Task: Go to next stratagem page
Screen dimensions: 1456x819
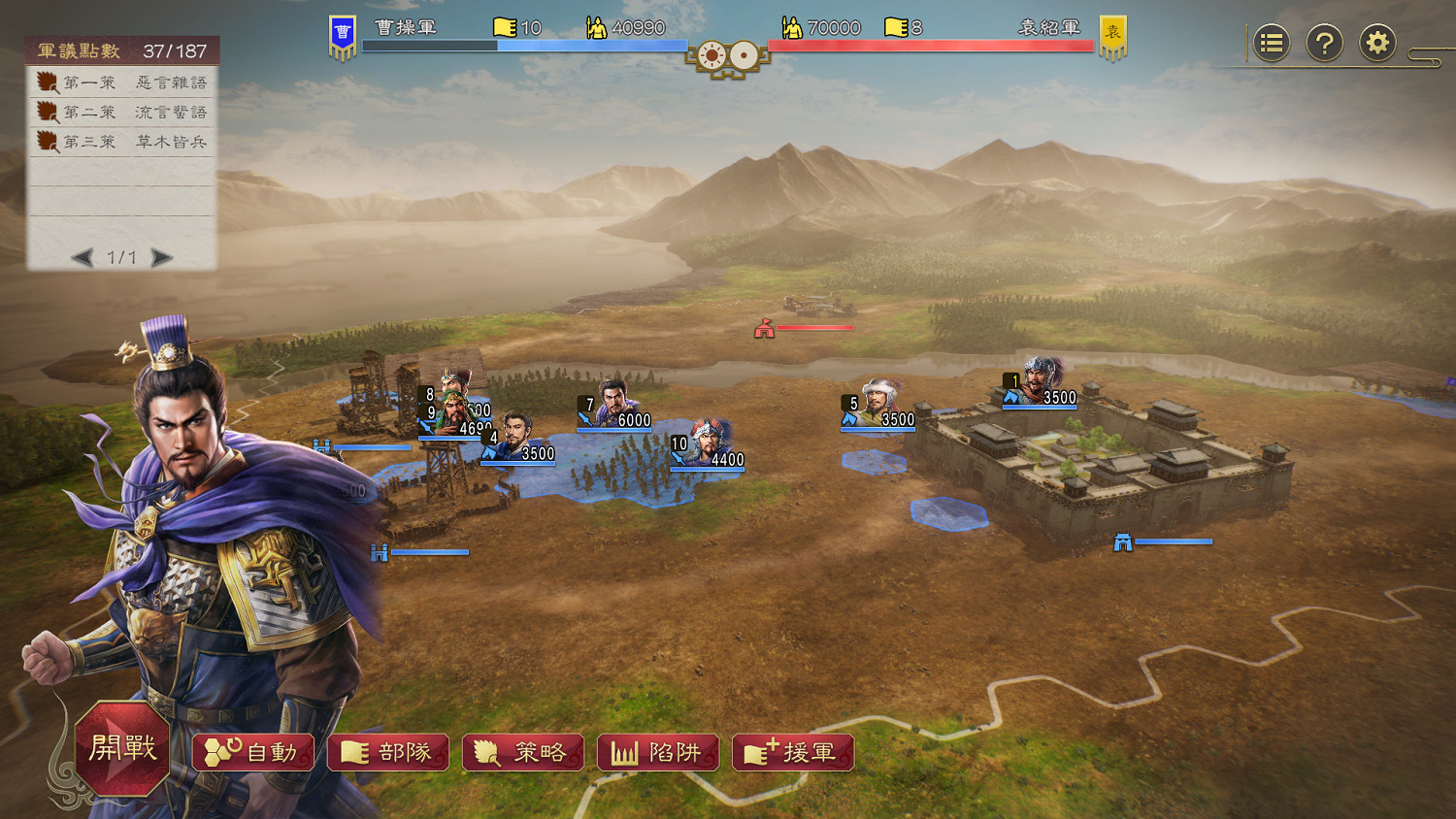Action: click(162, 258)
